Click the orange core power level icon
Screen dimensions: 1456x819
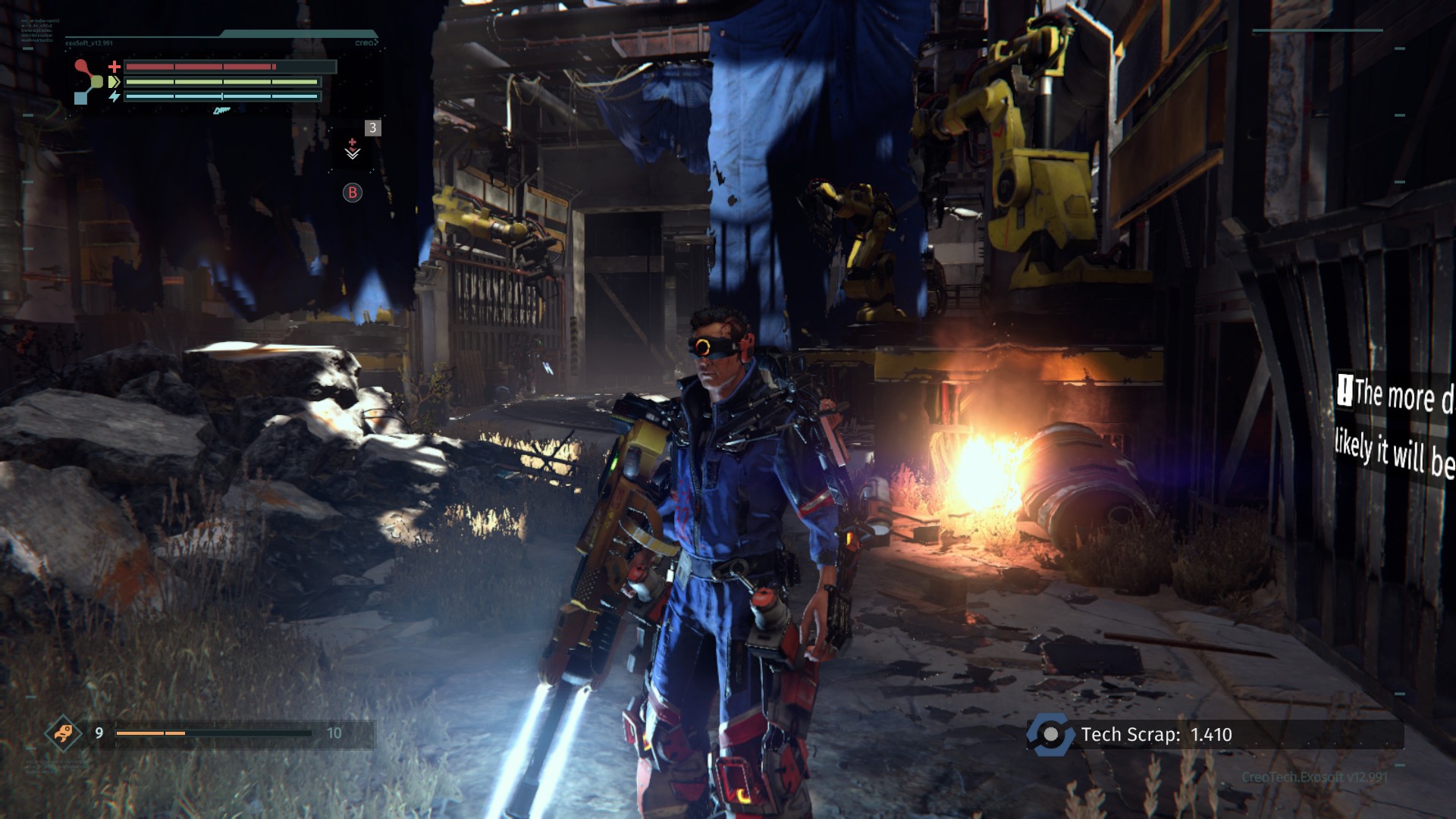tap(63, 733)
